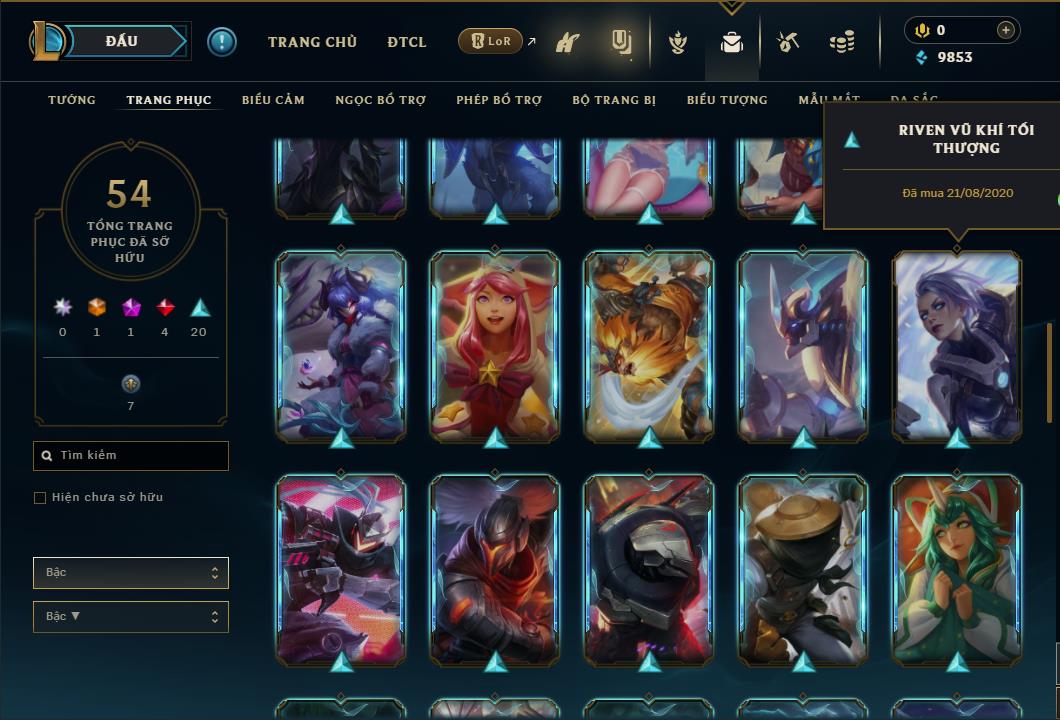The image size is (1060, 720).
Task: Switch to the BIỂU CẢM tab
Action: 273,100
